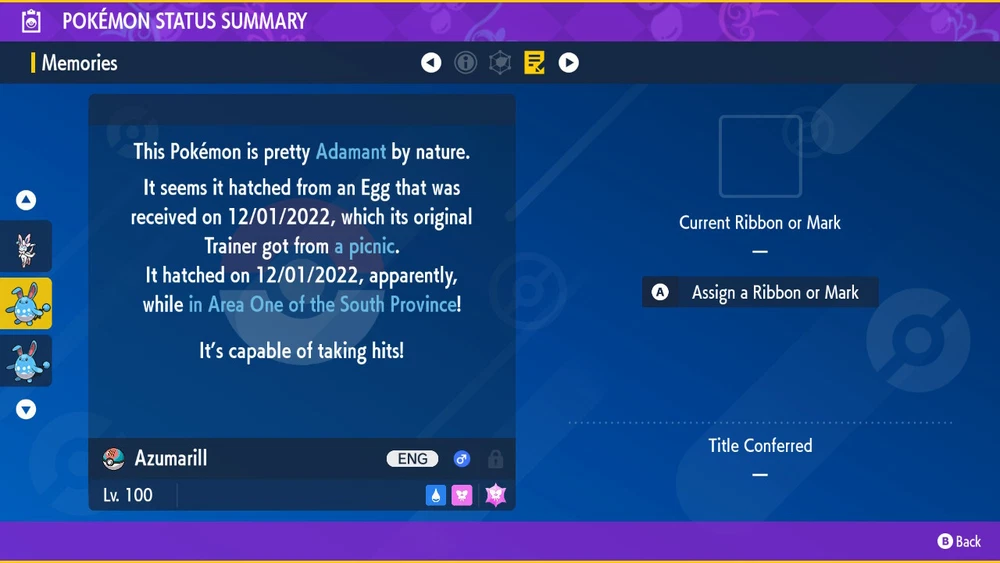Choose the white Pokémon thumbnail above Azumarill
The image size is (1000, 563).
26,247
